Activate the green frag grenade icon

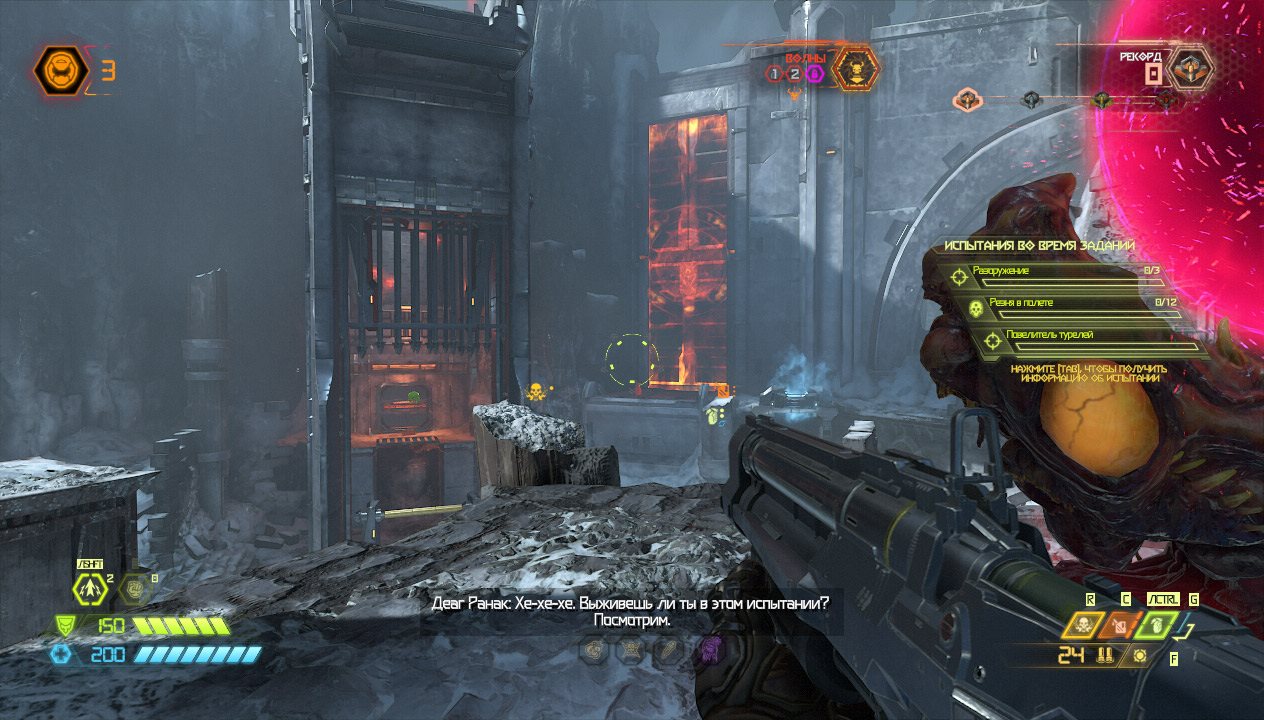point(1155,625)
